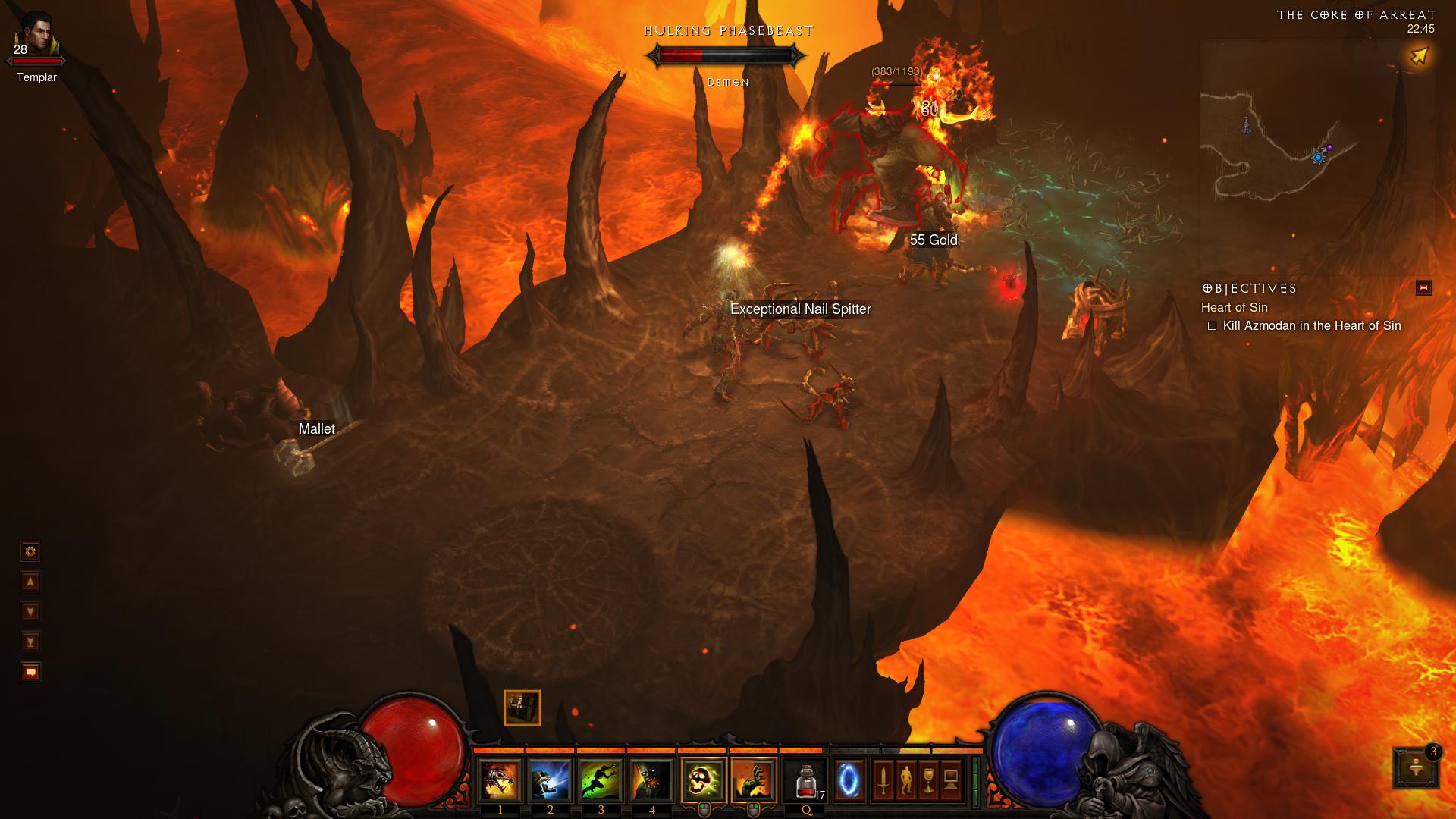Image resolution: width=1456 pixels, height=819 pixels.
Task: Open the goblet icon menu button
Action: 928,780
